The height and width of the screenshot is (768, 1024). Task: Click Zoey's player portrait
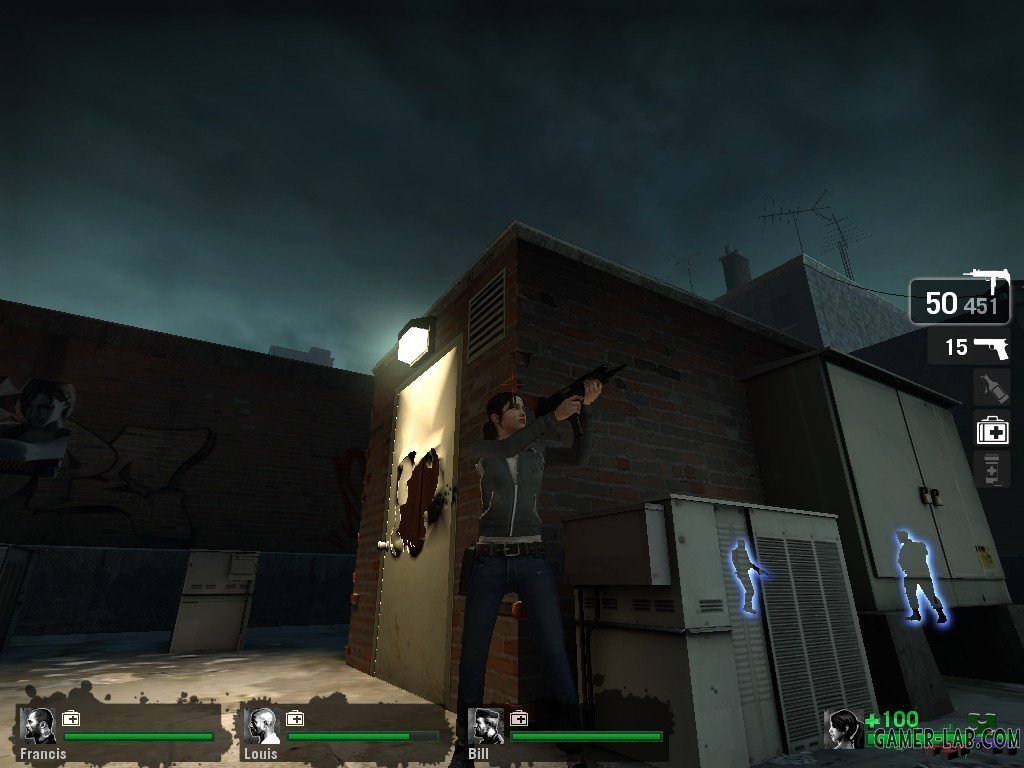[843, 728]
